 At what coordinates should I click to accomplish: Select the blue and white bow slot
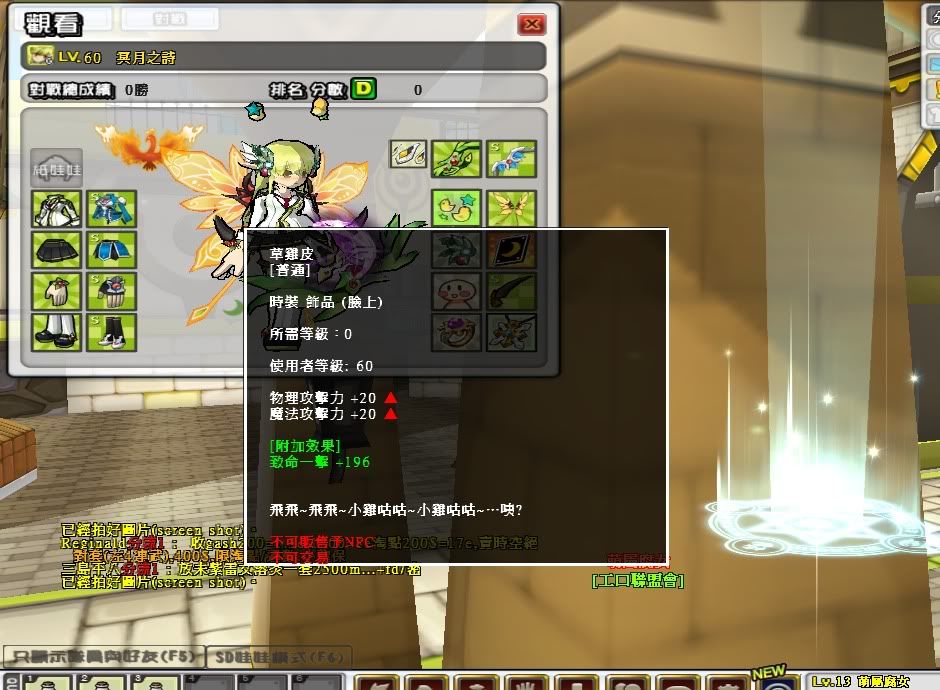point(511,157)
